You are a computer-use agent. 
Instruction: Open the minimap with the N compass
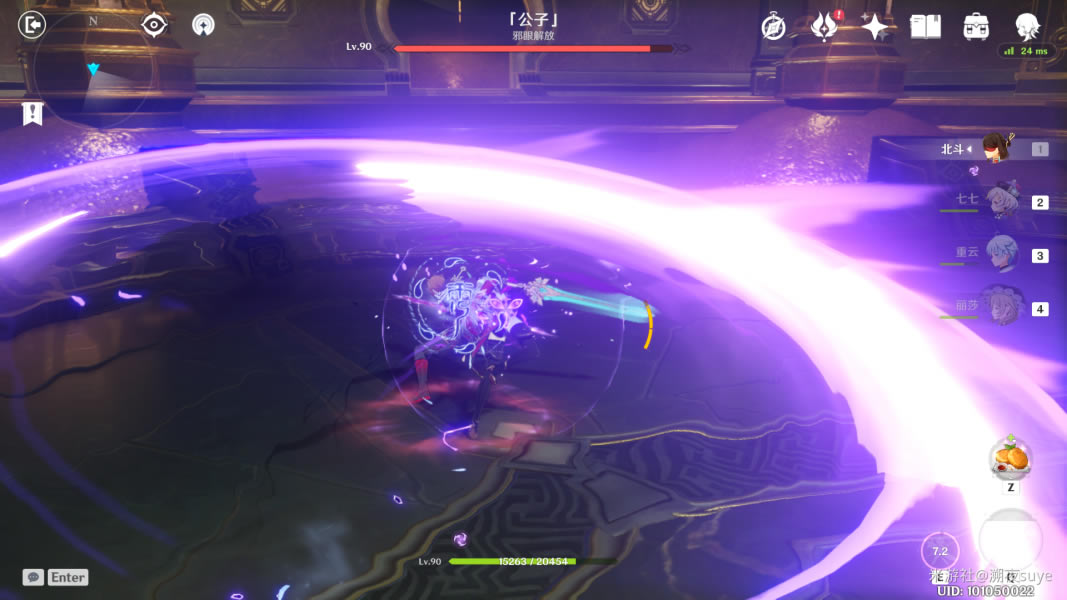click(93, 68)
